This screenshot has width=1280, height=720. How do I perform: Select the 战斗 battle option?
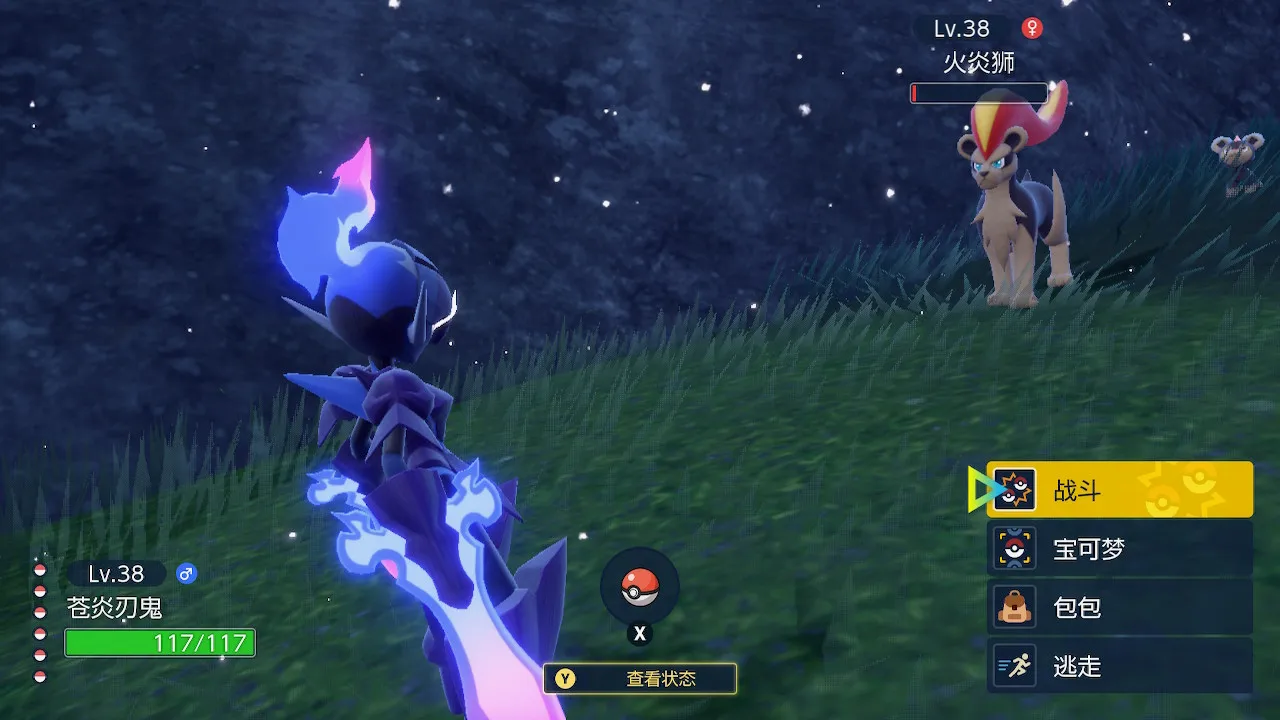[1119, 490]
